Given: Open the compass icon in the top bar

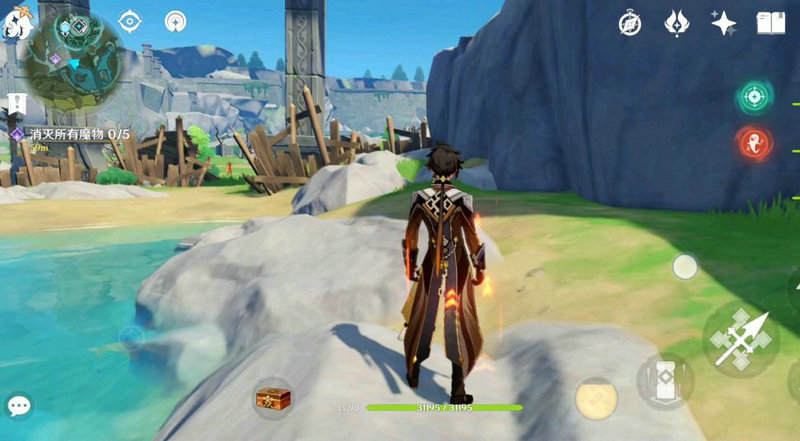Looking at the screenshot, I should tap(629, 23).
